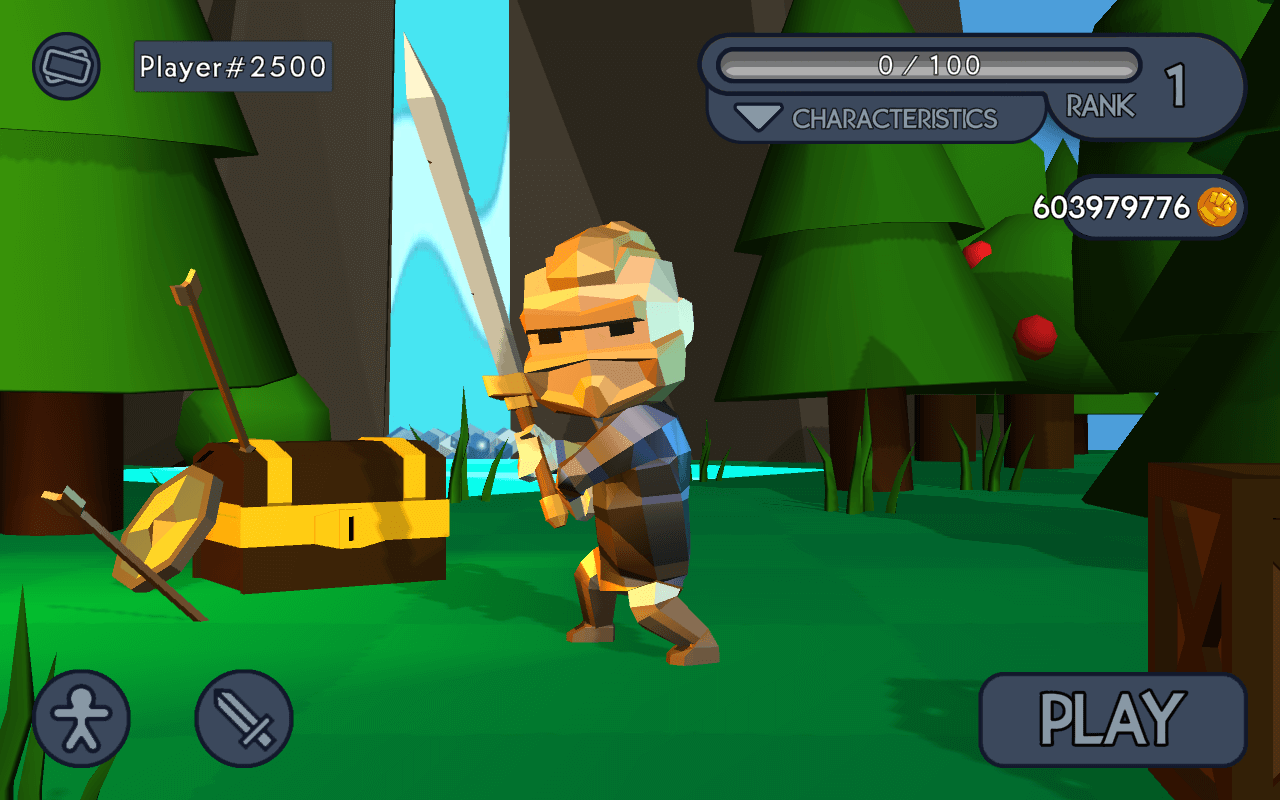Open the sword weapons menu icon

(x=244, y=718)
